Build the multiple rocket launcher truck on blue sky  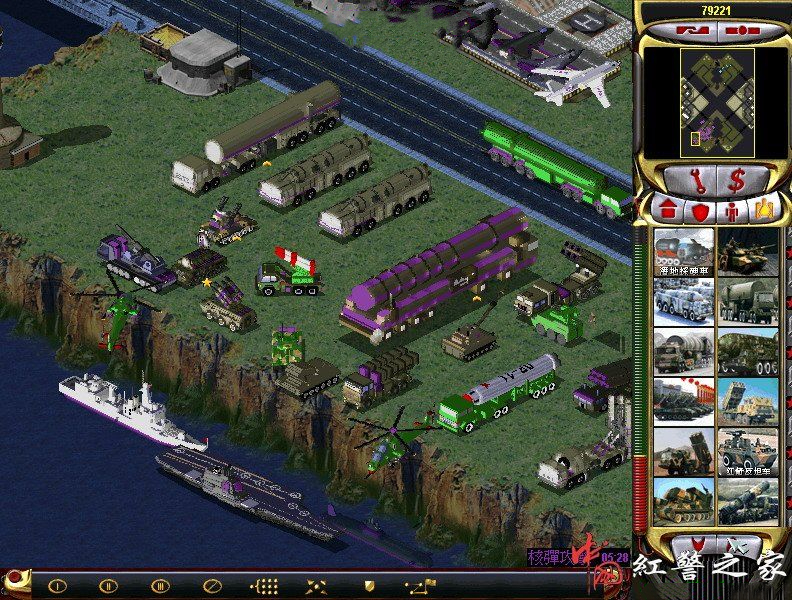tap(748, 402)
